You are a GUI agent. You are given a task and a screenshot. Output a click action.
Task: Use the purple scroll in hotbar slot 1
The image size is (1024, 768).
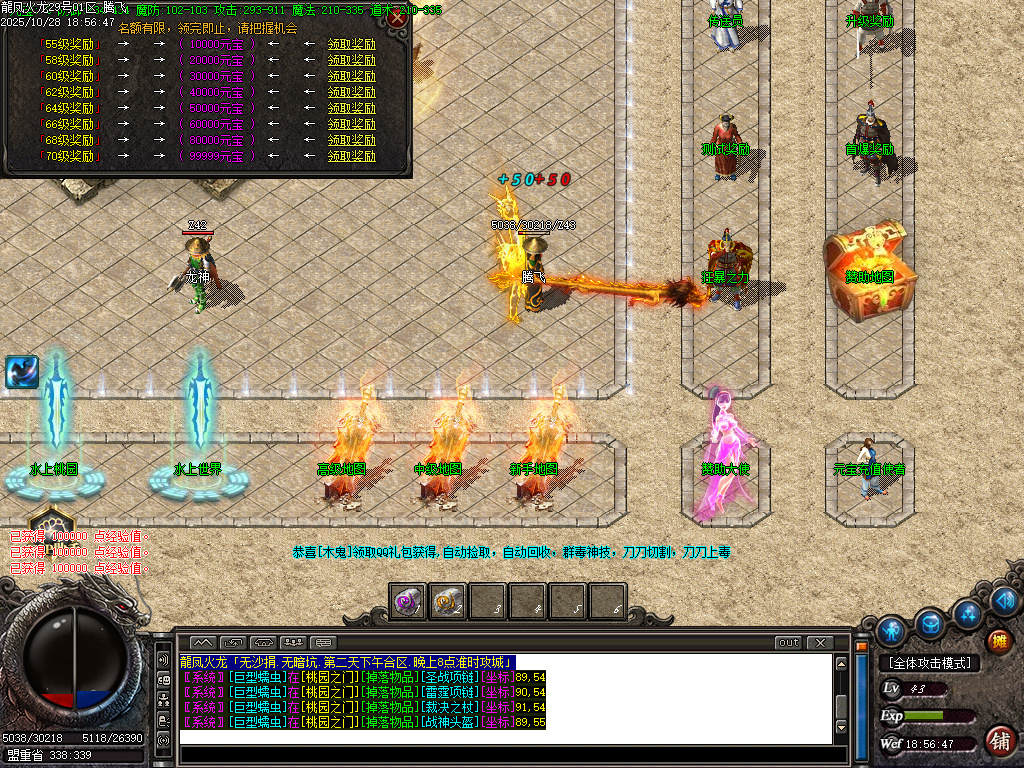(x=407, y=602)
